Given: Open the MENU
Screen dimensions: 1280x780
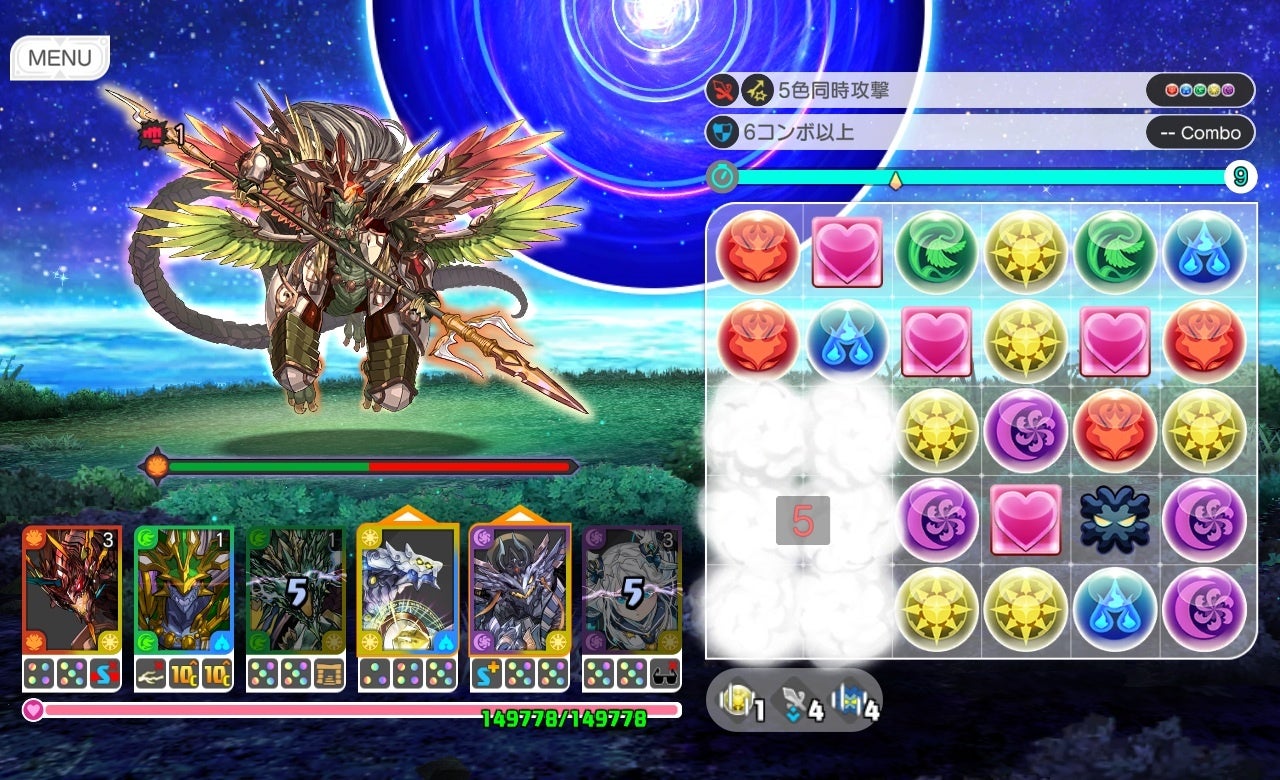Looking at the screenshot, I should pos(58,58).
